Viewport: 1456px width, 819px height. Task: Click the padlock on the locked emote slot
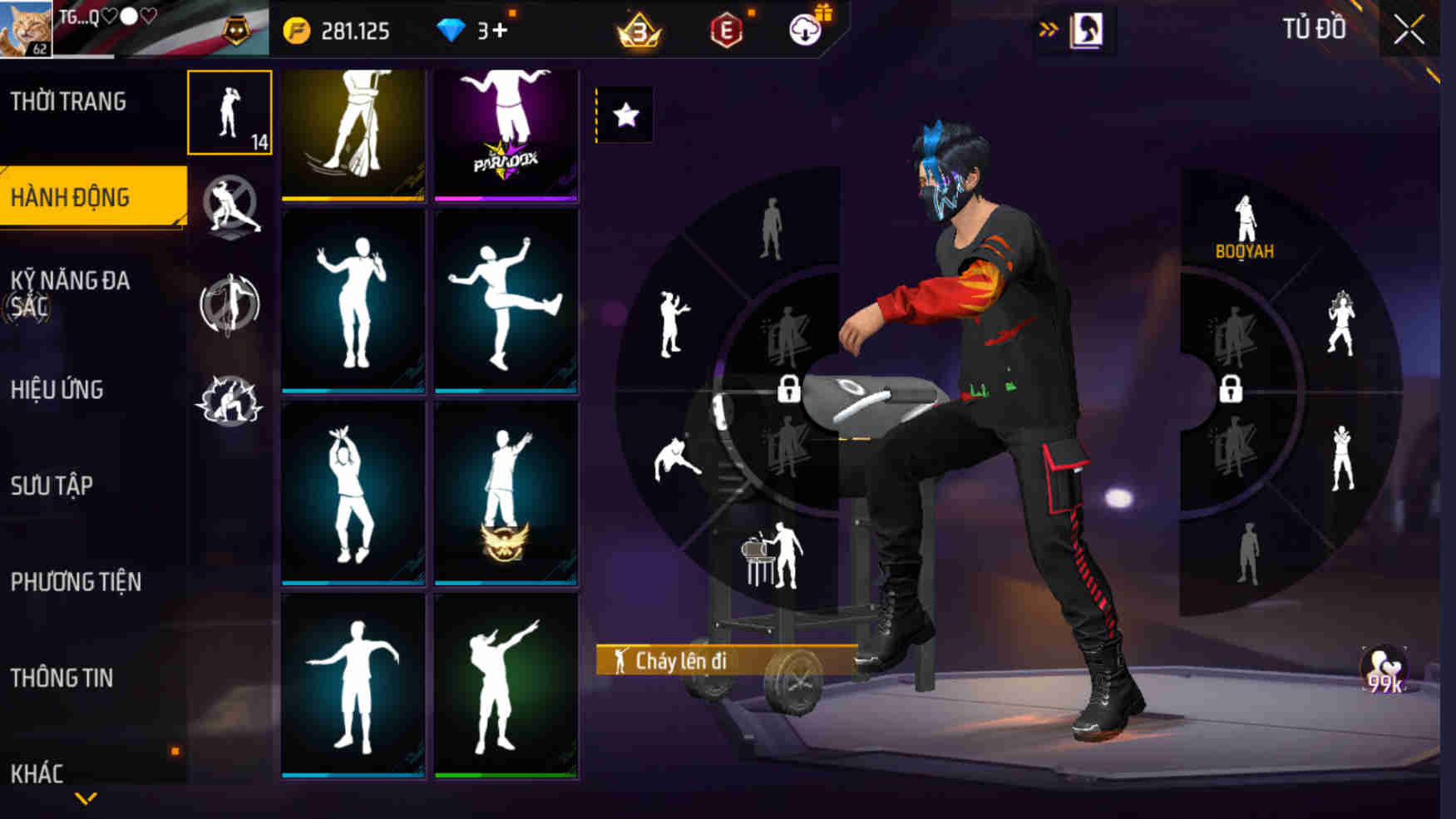coord(791,389)
